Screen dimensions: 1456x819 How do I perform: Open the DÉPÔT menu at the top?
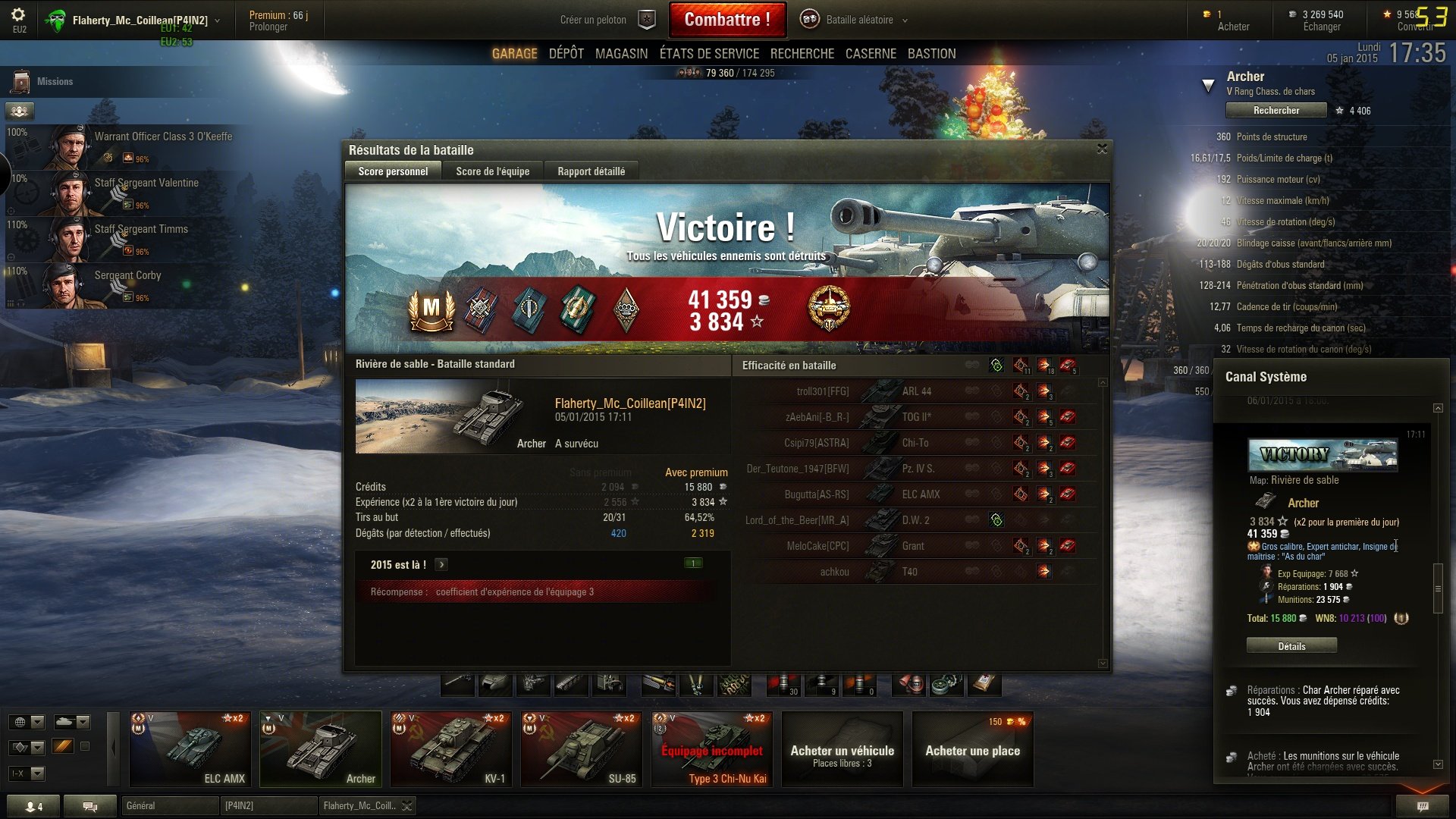point(565,53)
